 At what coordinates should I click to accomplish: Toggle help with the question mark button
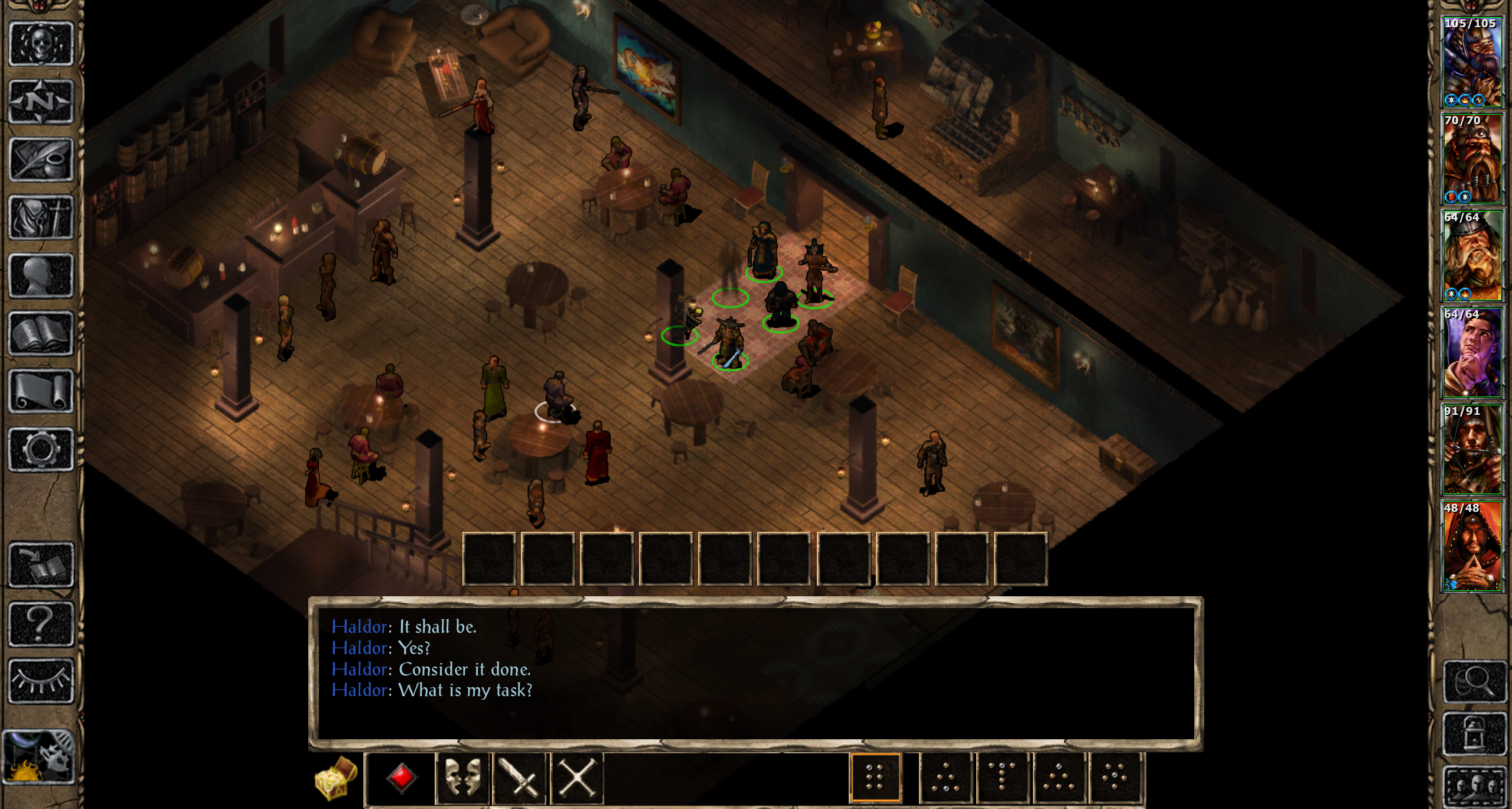[41, 623]
